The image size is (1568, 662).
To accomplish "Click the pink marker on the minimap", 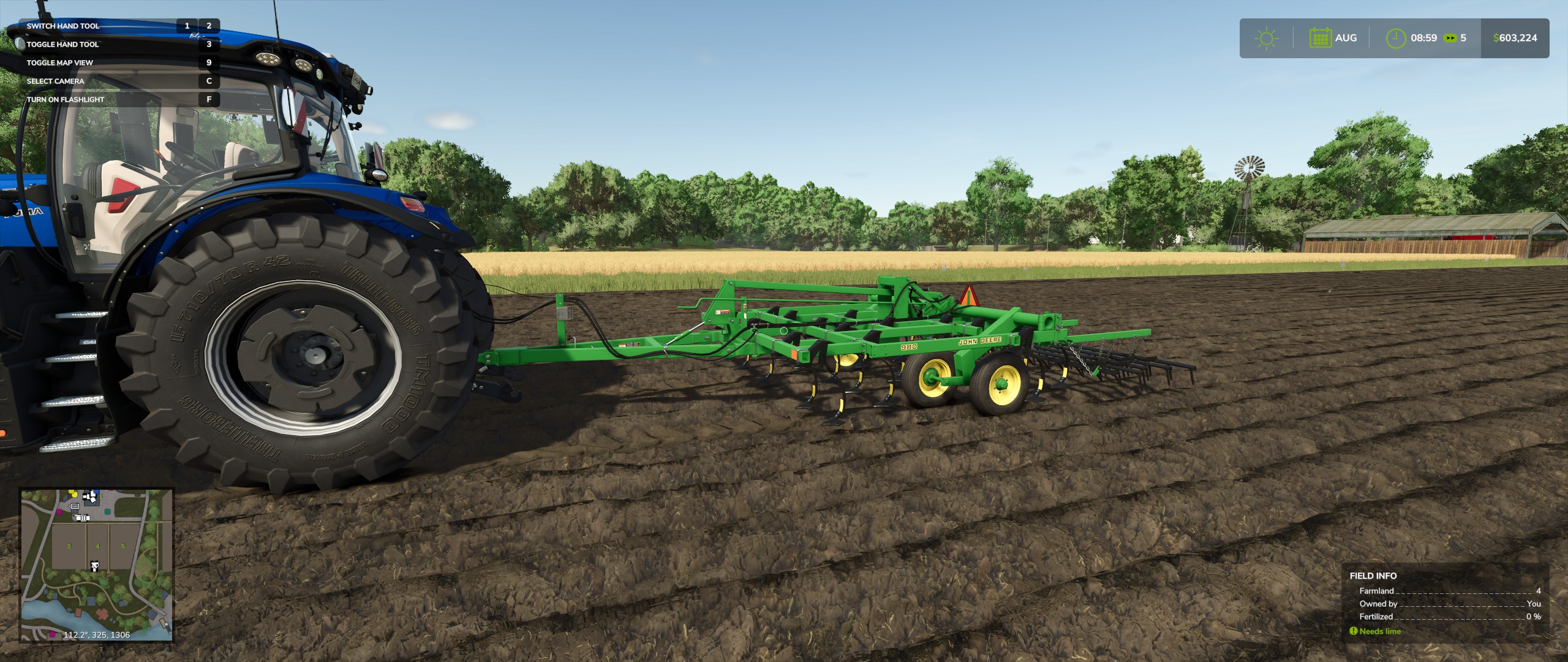I will pos(59,512).
